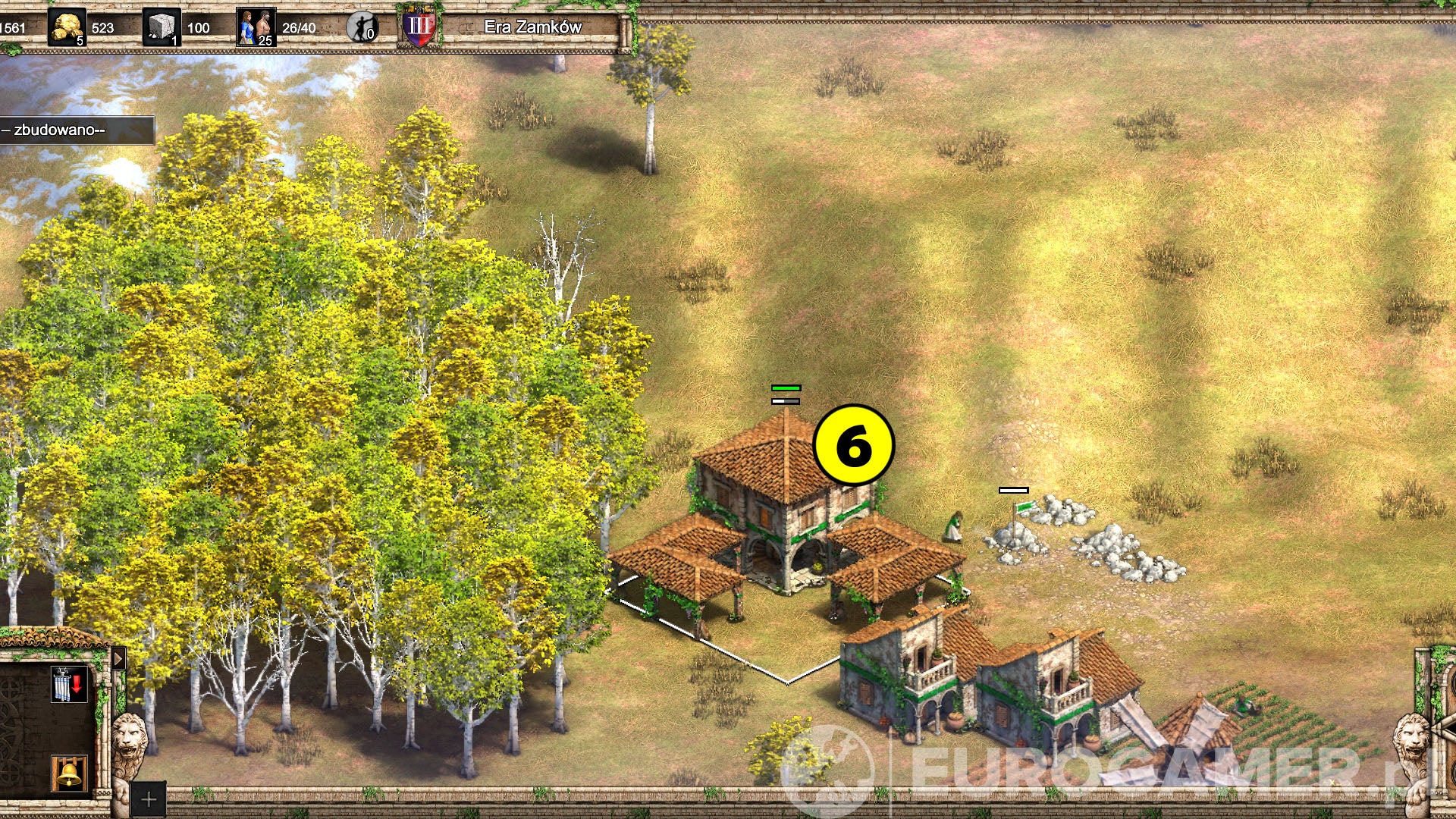1456x819 pixels.
Task: Click the green health bar above the building
Action: 786,388
